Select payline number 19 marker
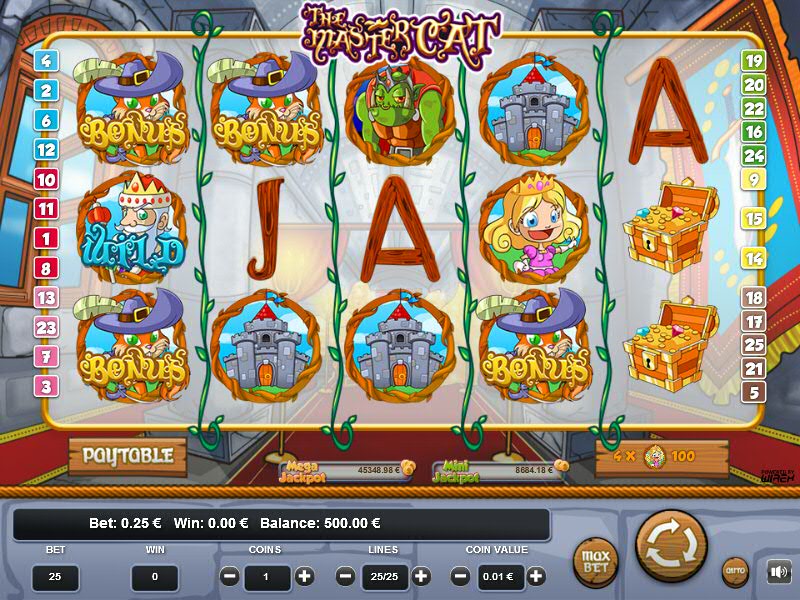Image resolution: width=800 pixels, height=600 pixels. click(x=753, y=60)
